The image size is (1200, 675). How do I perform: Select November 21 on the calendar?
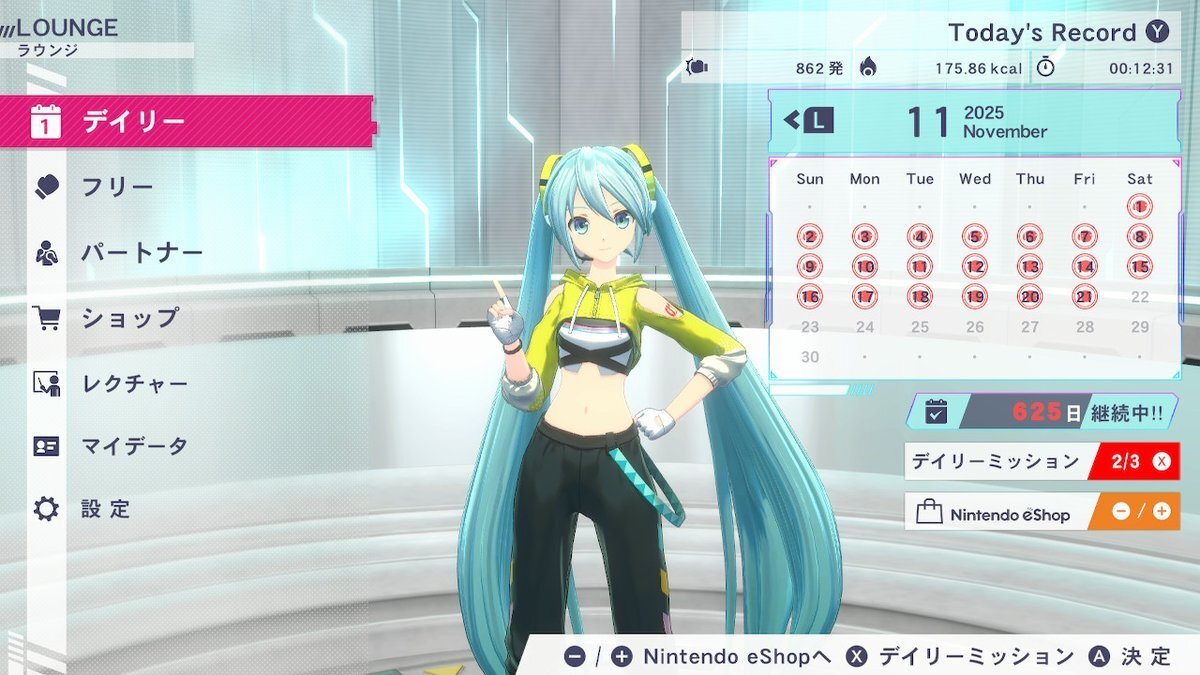(x=1084, y=297)
